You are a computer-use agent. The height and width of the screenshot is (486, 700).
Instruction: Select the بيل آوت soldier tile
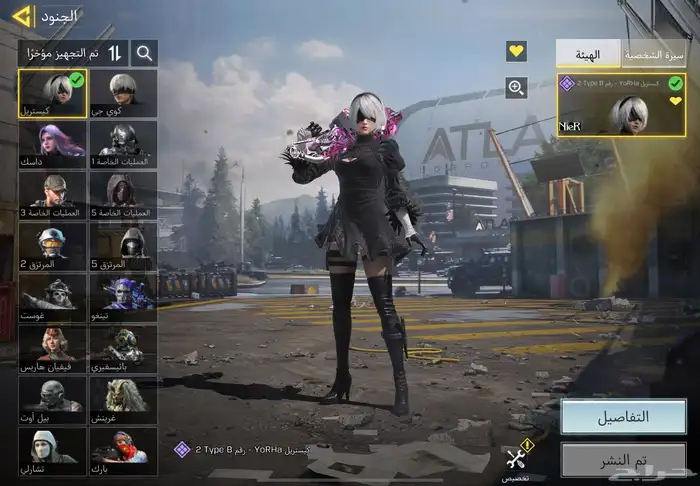(x=52, y=400)
